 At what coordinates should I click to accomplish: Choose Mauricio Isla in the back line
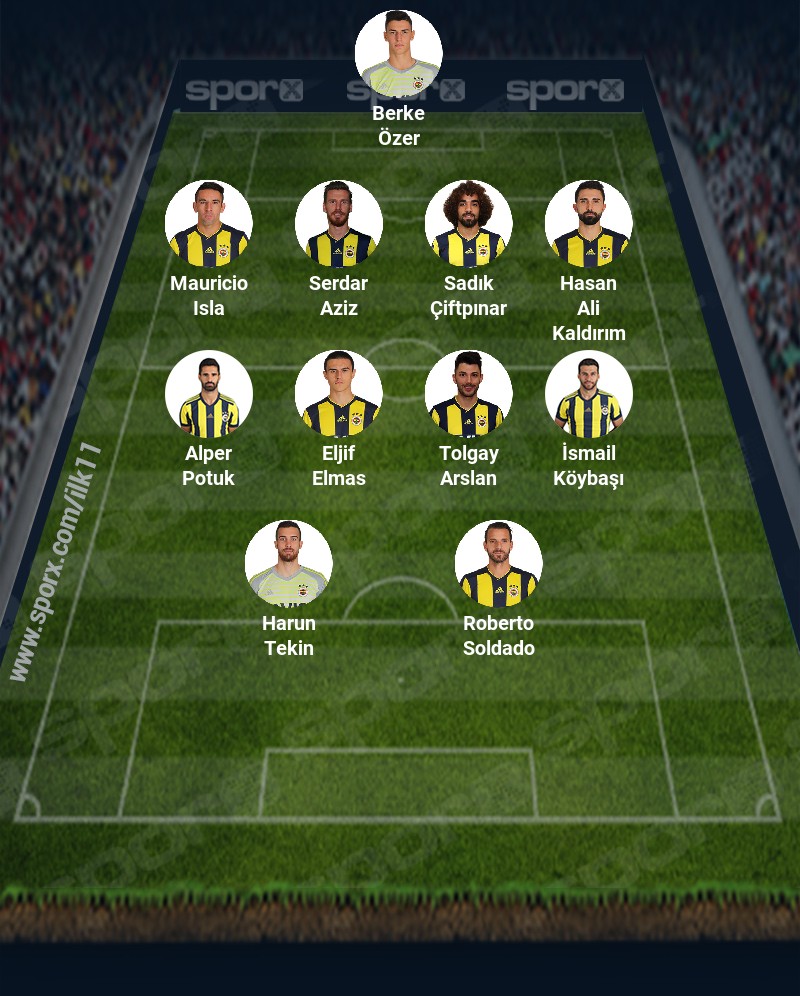click(x=208, y=224)
